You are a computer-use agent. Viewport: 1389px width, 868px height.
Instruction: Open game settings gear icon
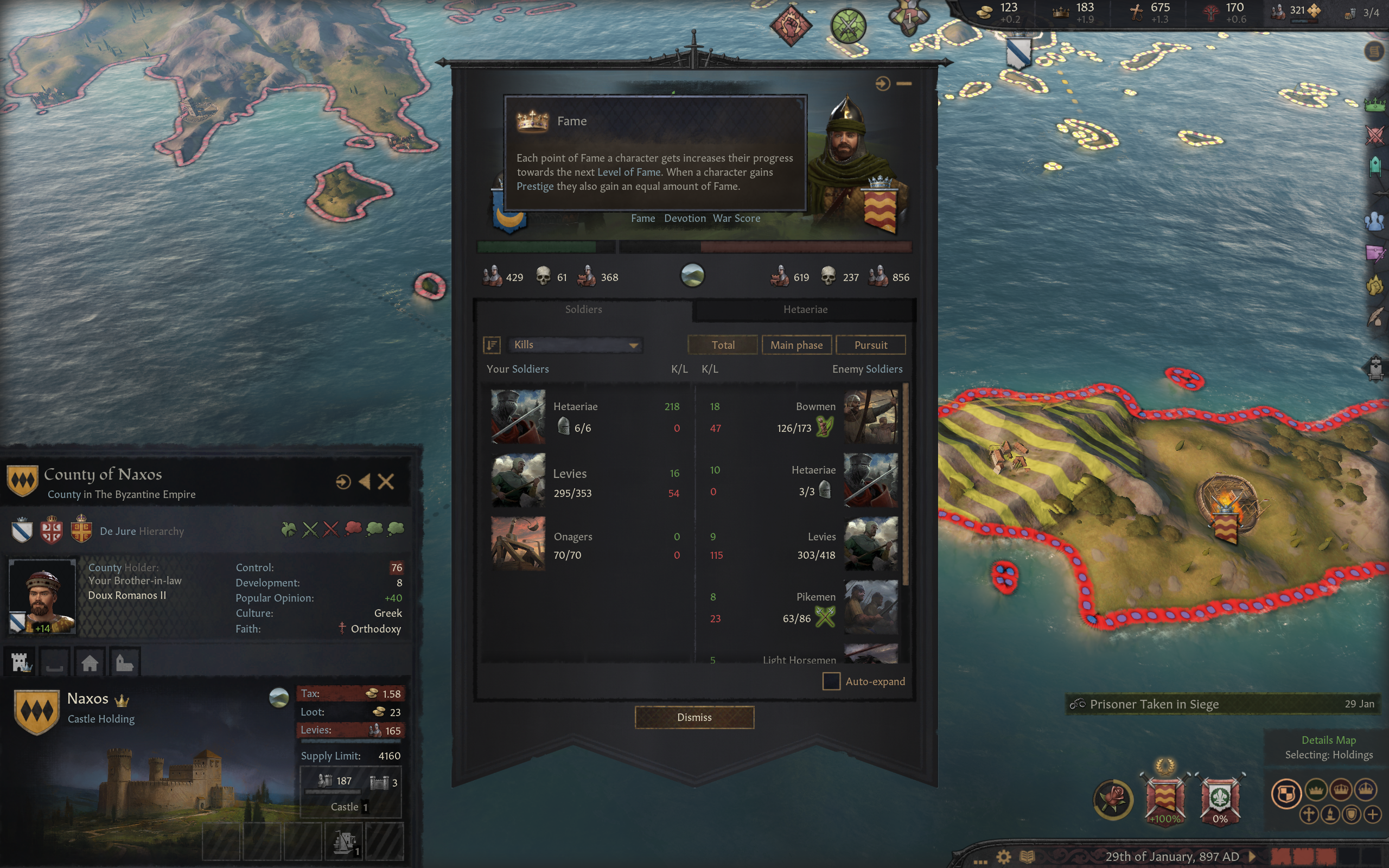click(x=1003, y=857)
